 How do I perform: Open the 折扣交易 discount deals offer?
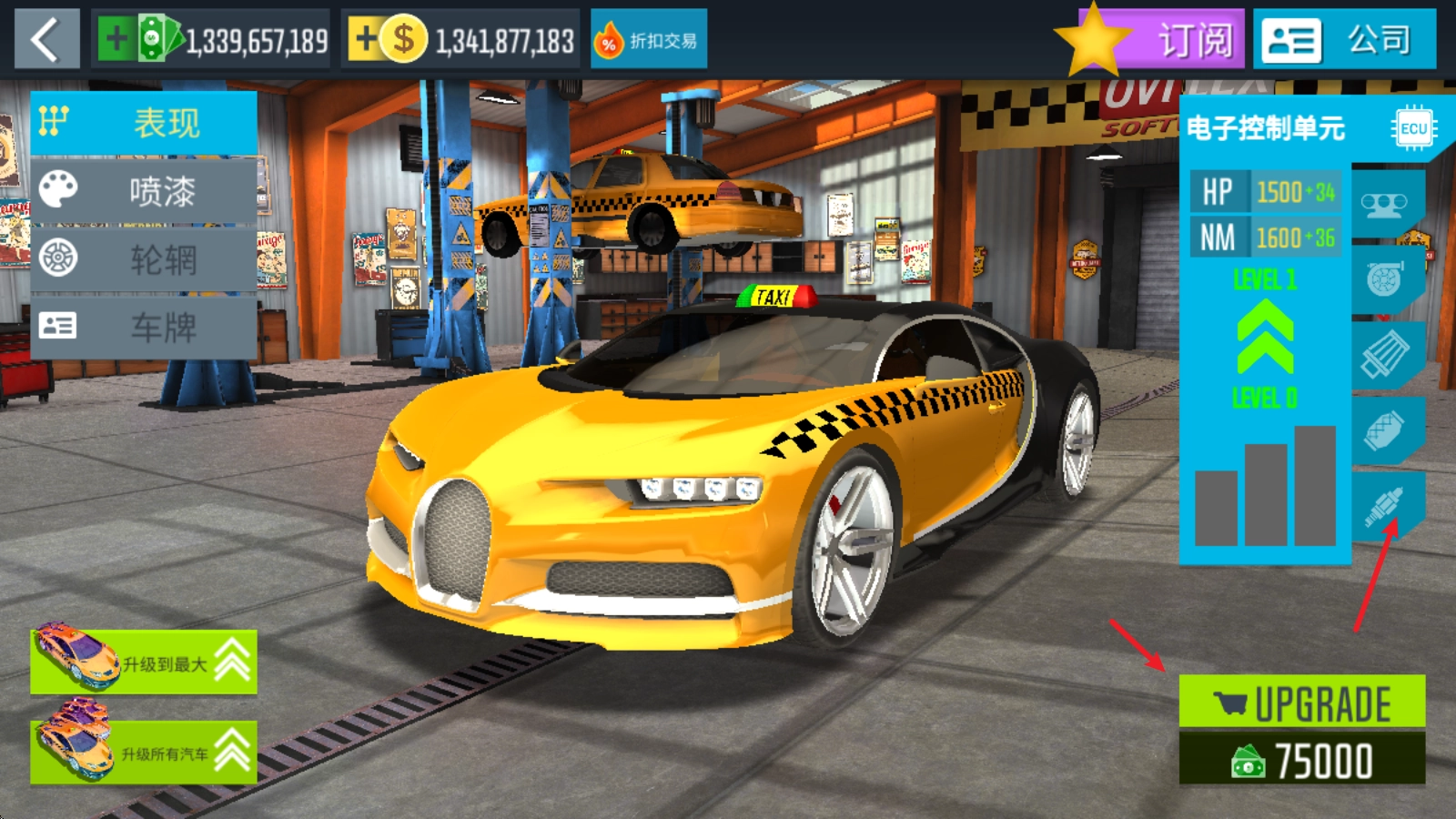click(649, 40)
